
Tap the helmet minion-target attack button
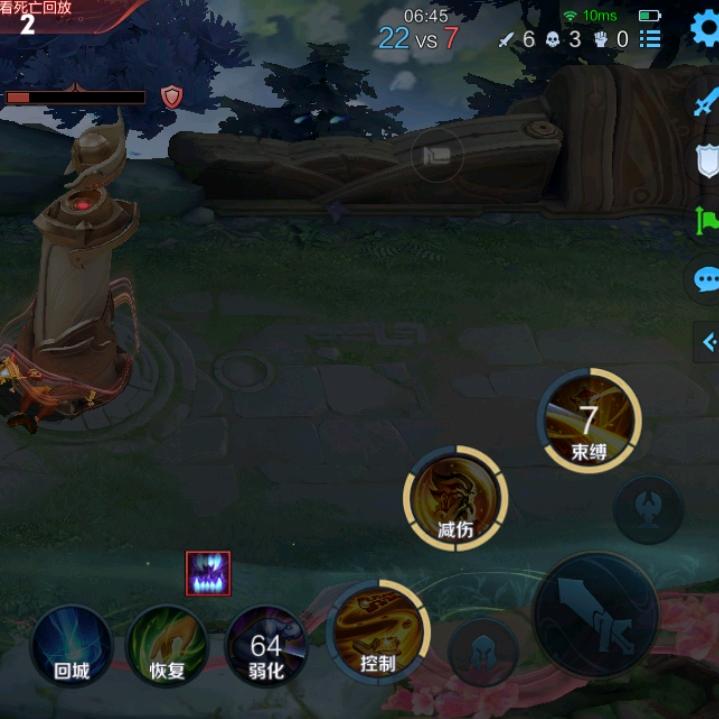pos(483,651)
